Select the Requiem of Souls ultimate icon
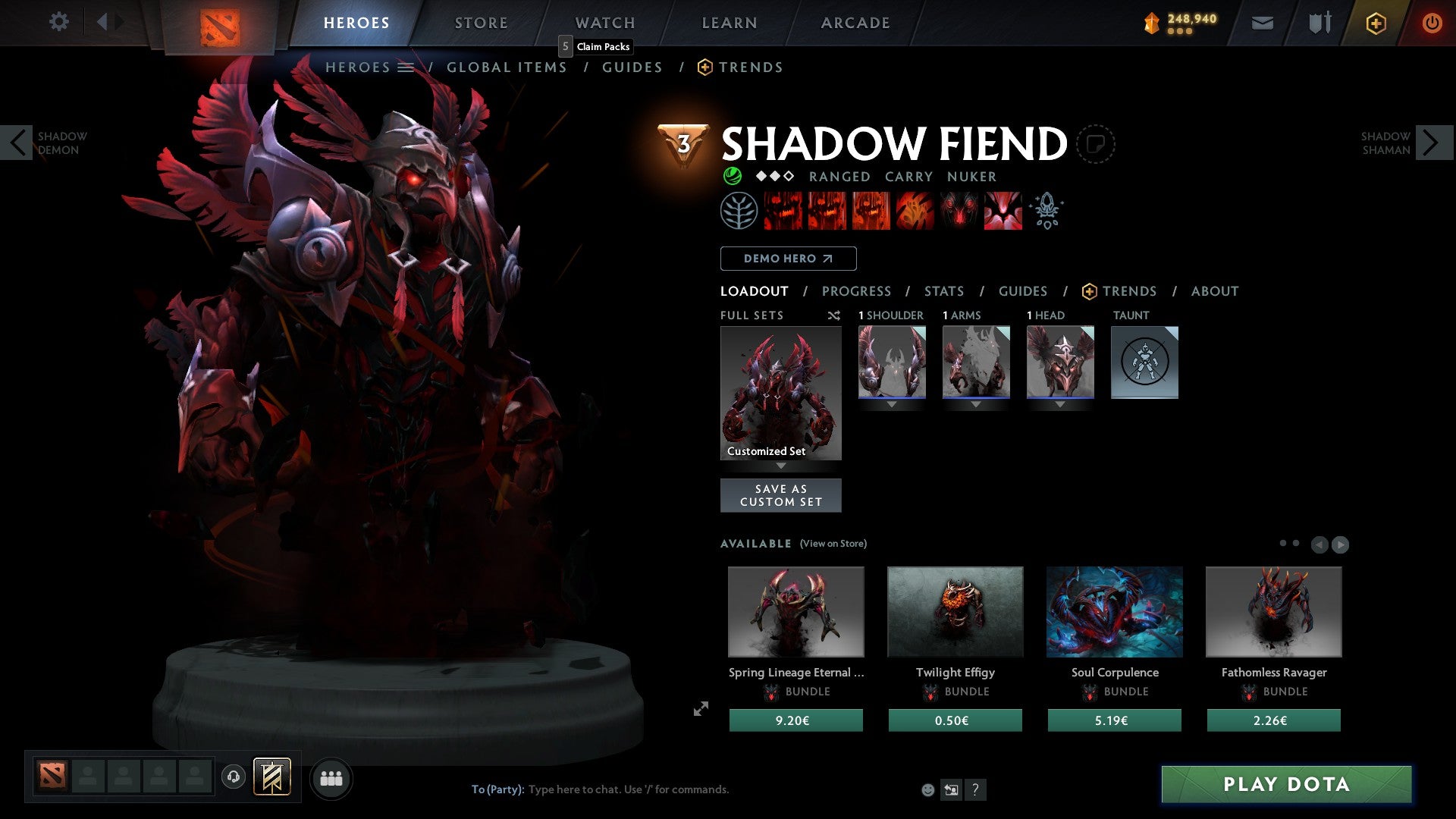Screen dimensions: 1456x819 click(1003, 211)
